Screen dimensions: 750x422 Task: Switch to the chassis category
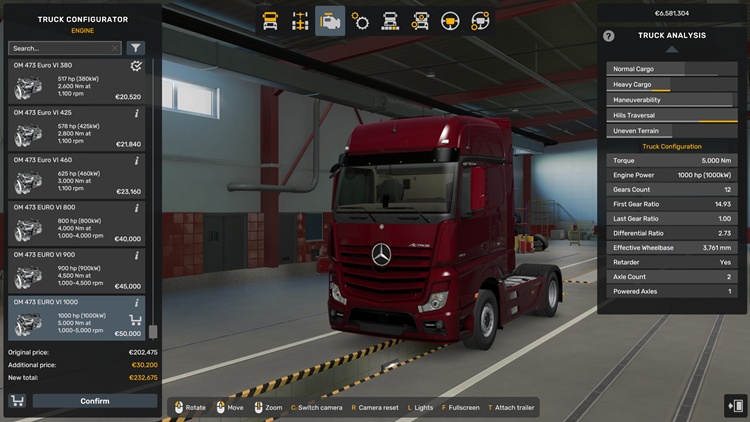pos(300,21)
